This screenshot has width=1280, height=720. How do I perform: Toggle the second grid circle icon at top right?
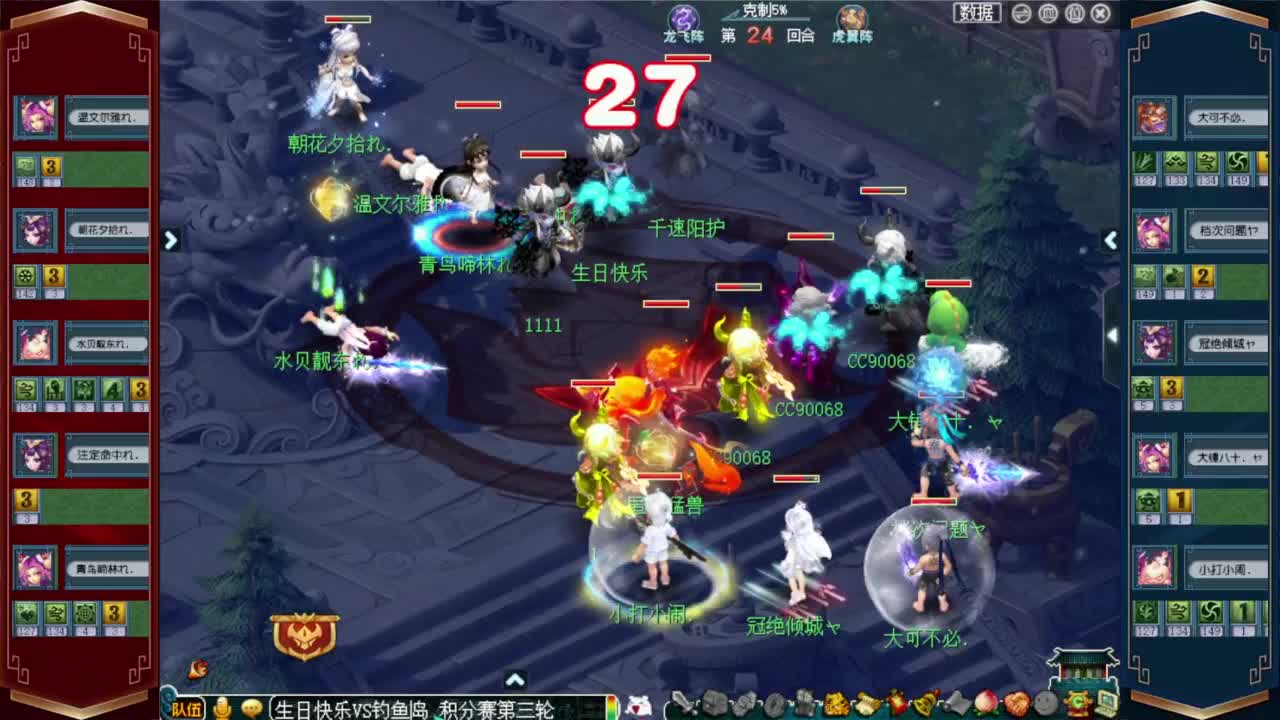(1074, 13)
